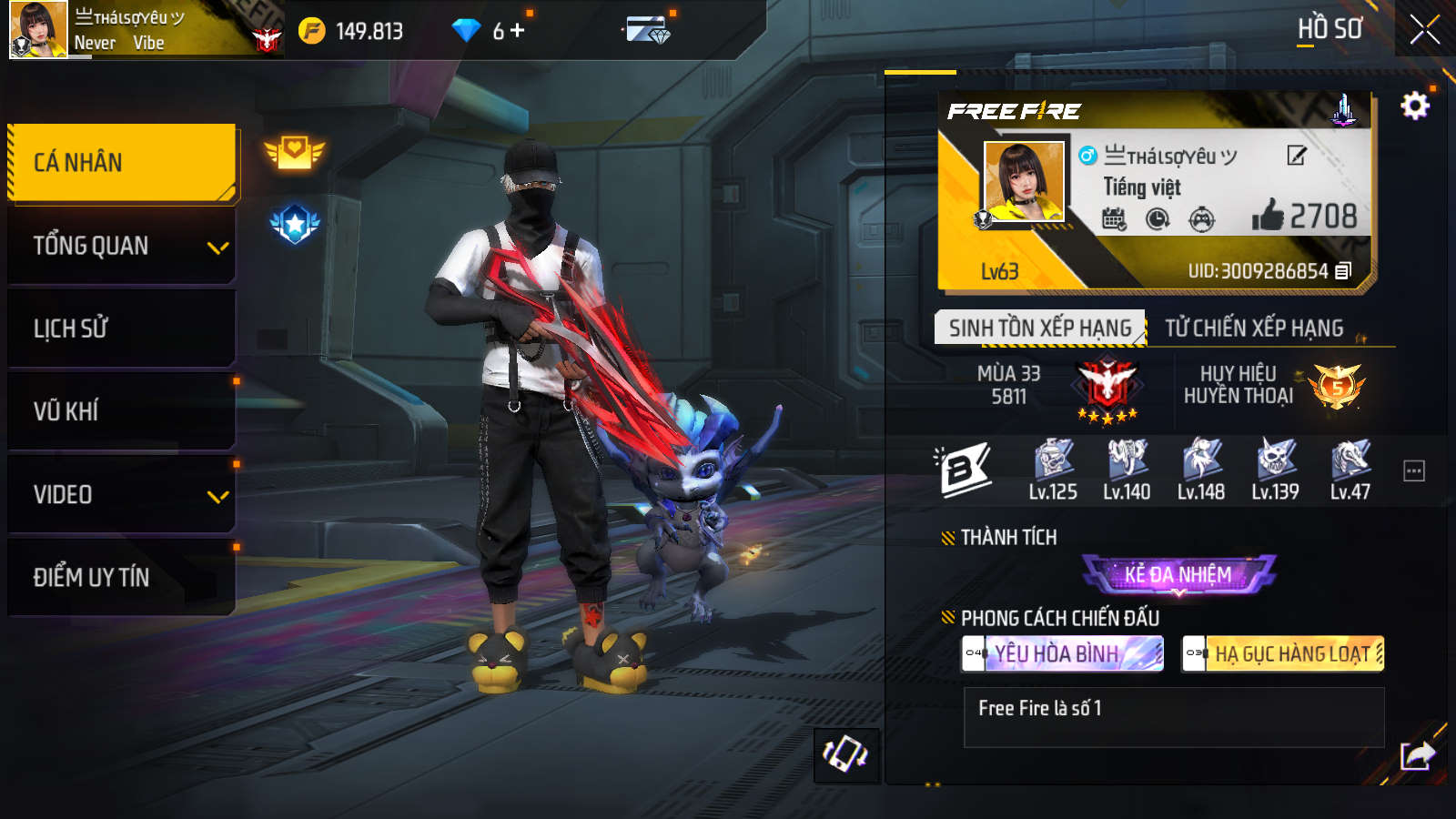Click the KẺ ĐA NHIỆM achievement badge
The image size is (1456, 819).
pos(1178,574)
